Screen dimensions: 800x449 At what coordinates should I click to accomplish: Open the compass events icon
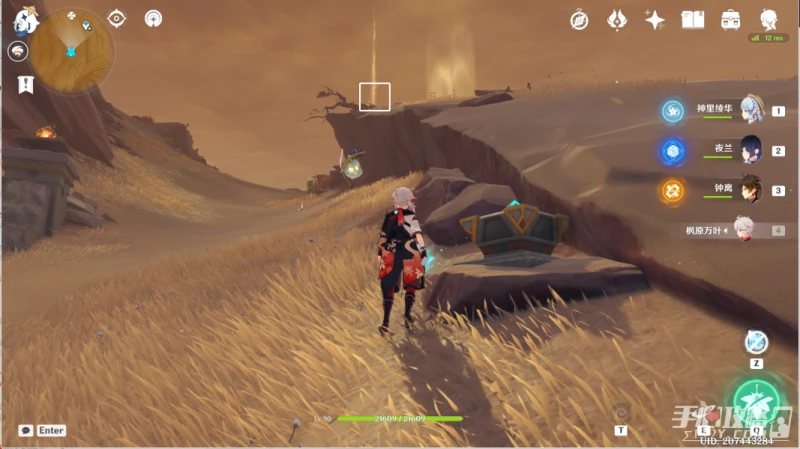579,20
